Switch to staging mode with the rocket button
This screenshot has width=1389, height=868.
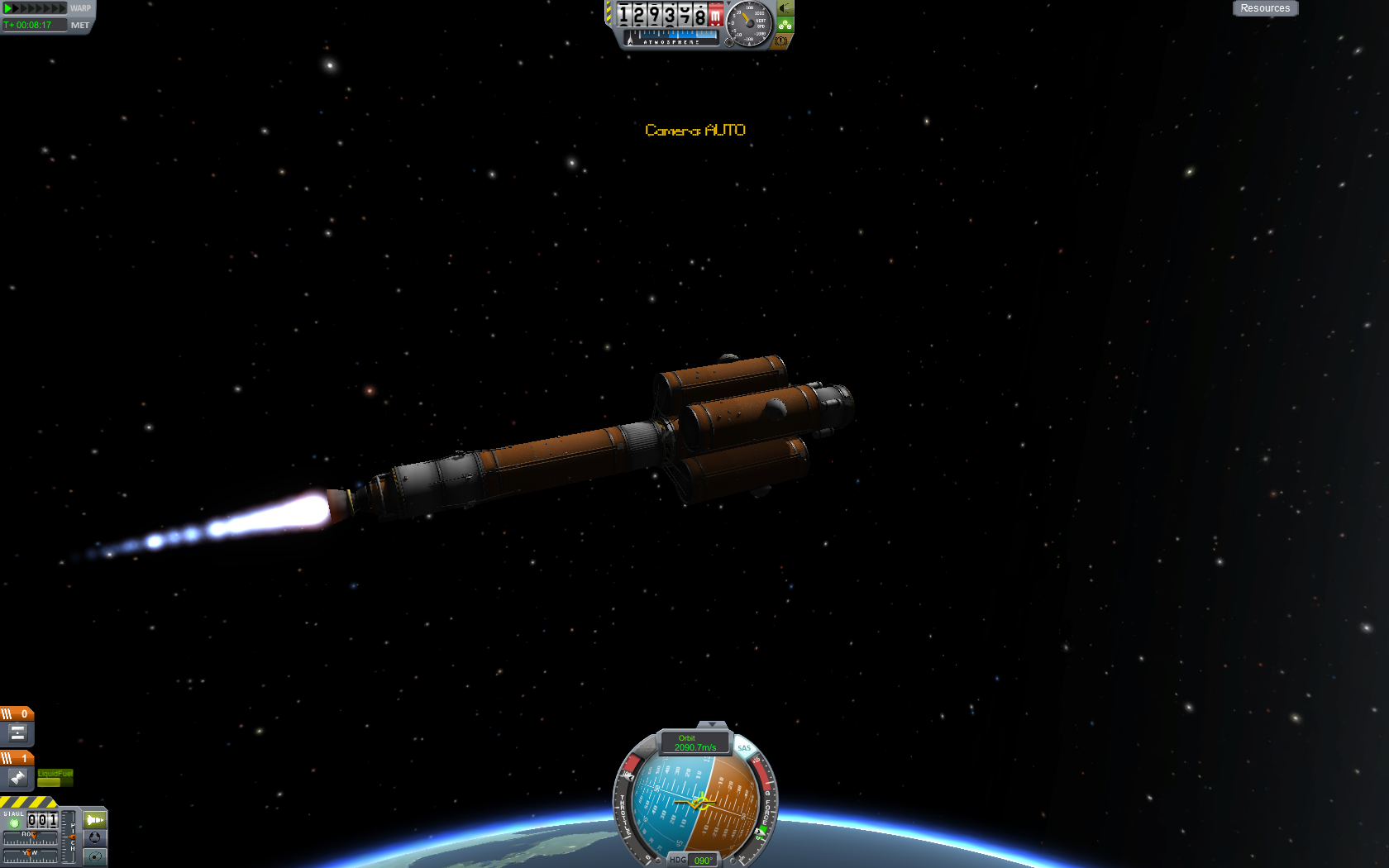click(x=95, y=820)
